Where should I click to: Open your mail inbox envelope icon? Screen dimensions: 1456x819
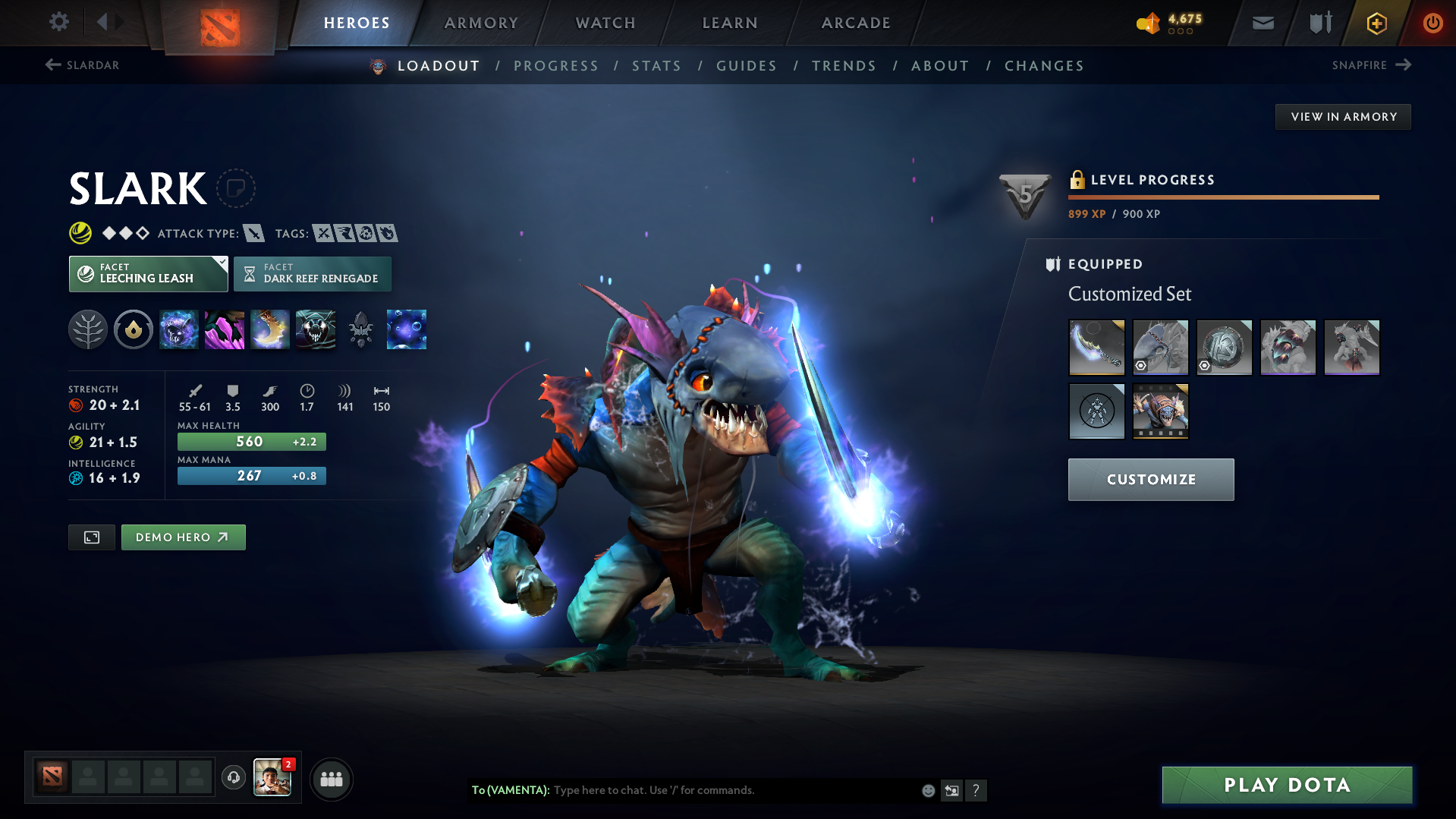1262,22
